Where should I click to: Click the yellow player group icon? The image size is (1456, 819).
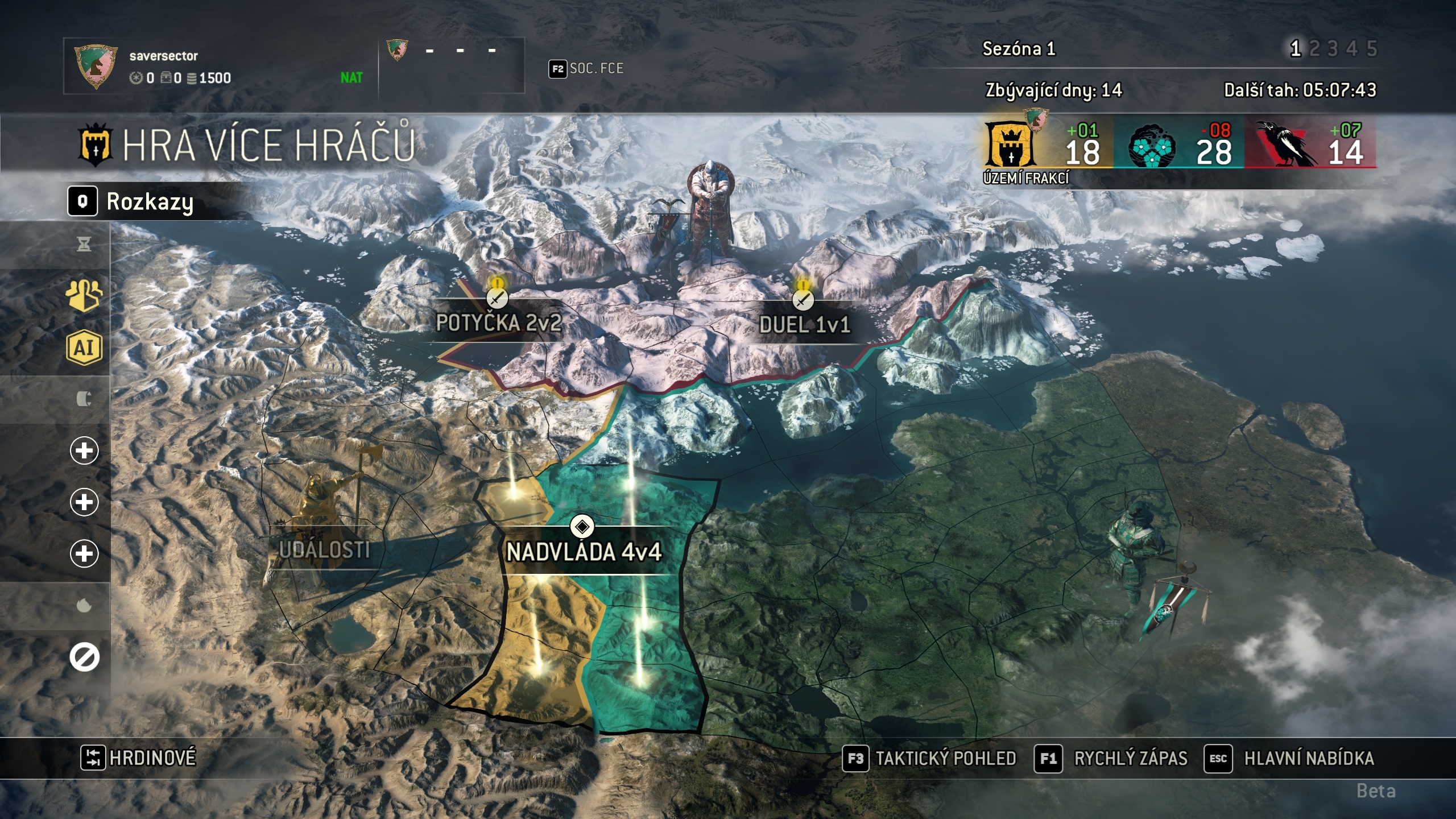coord(84,295)
